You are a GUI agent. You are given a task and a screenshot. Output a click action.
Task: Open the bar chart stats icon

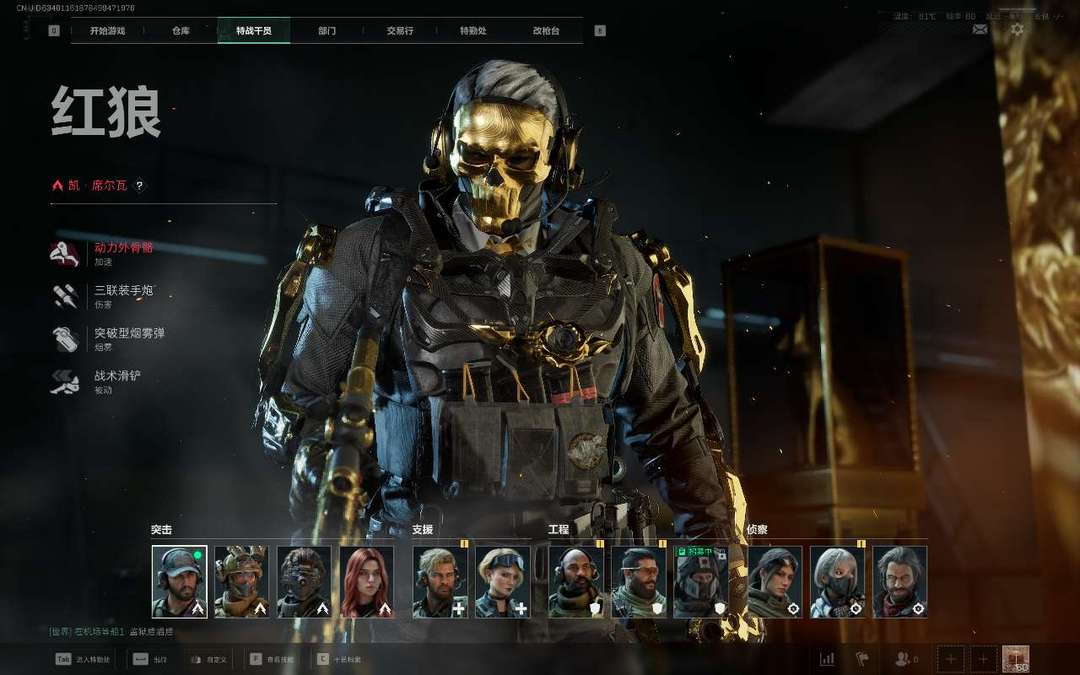point(827,659)
